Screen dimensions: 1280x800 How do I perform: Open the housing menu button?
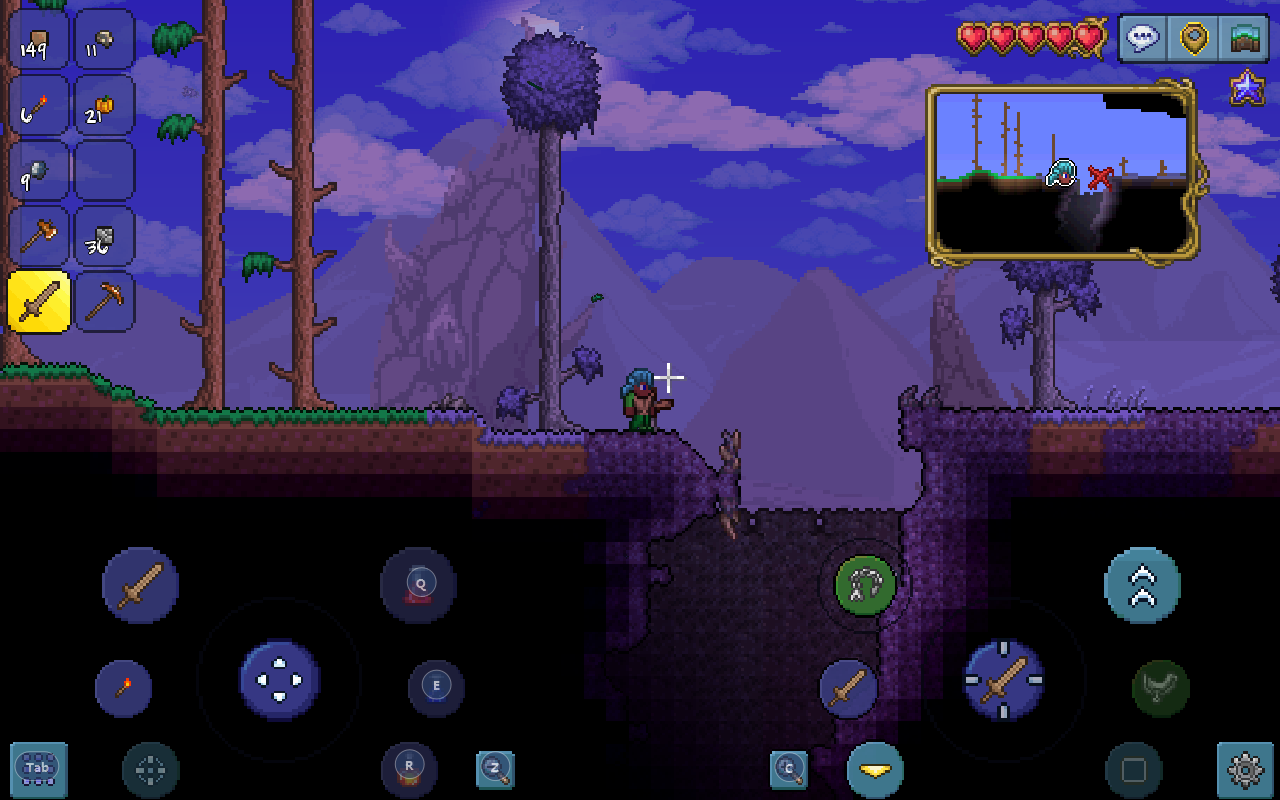1245,38
